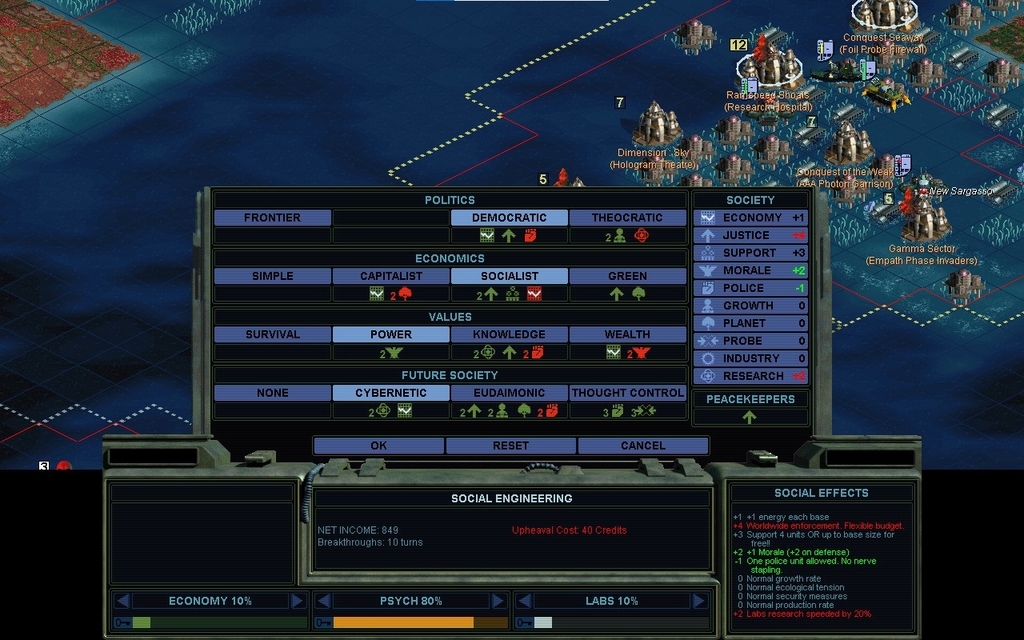Select None for future society

pos(272,393)
